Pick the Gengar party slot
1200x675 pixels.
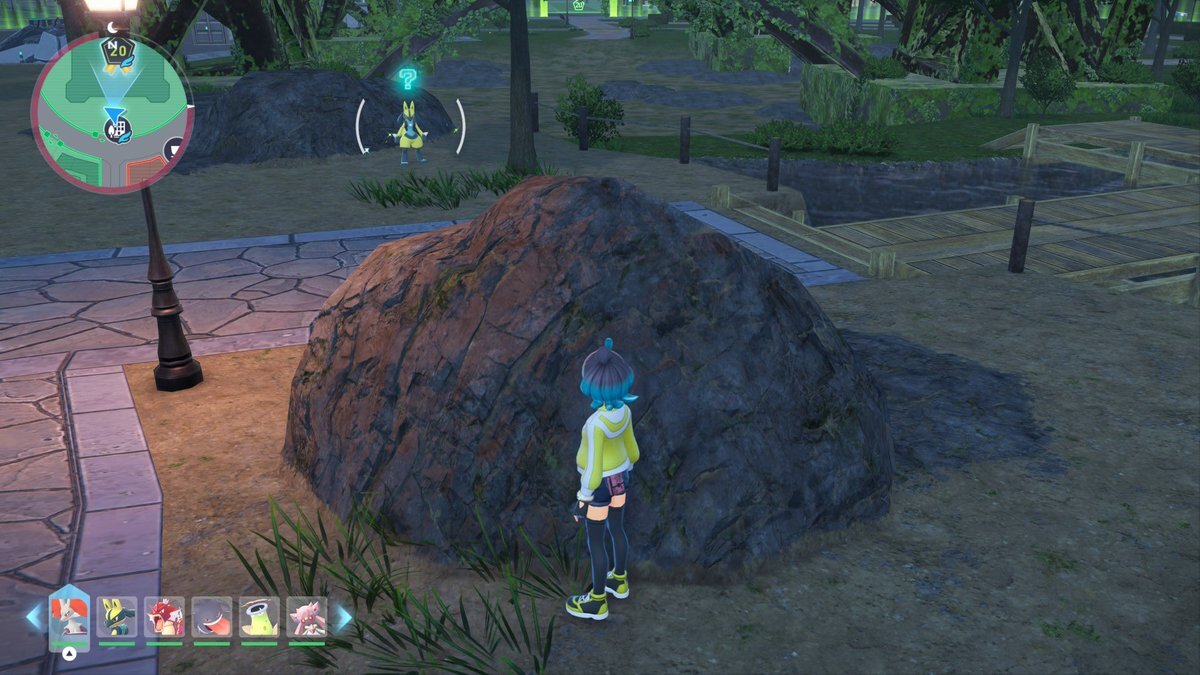tap(212, 617)
